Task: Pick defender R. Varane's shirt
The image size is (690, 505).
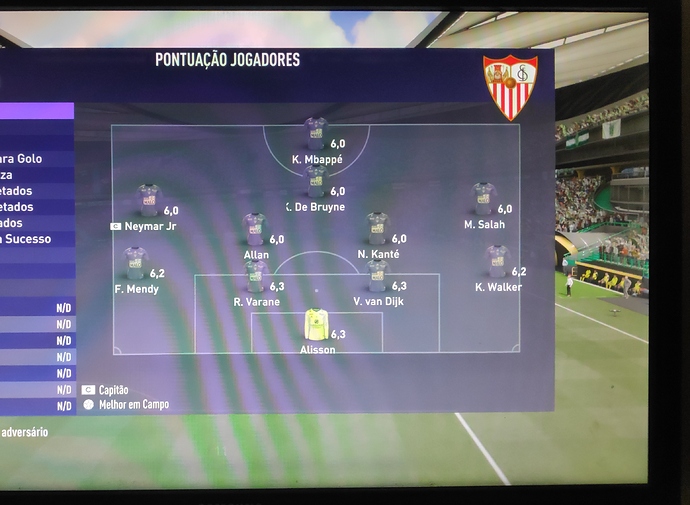Action: (x=255, y=276)
